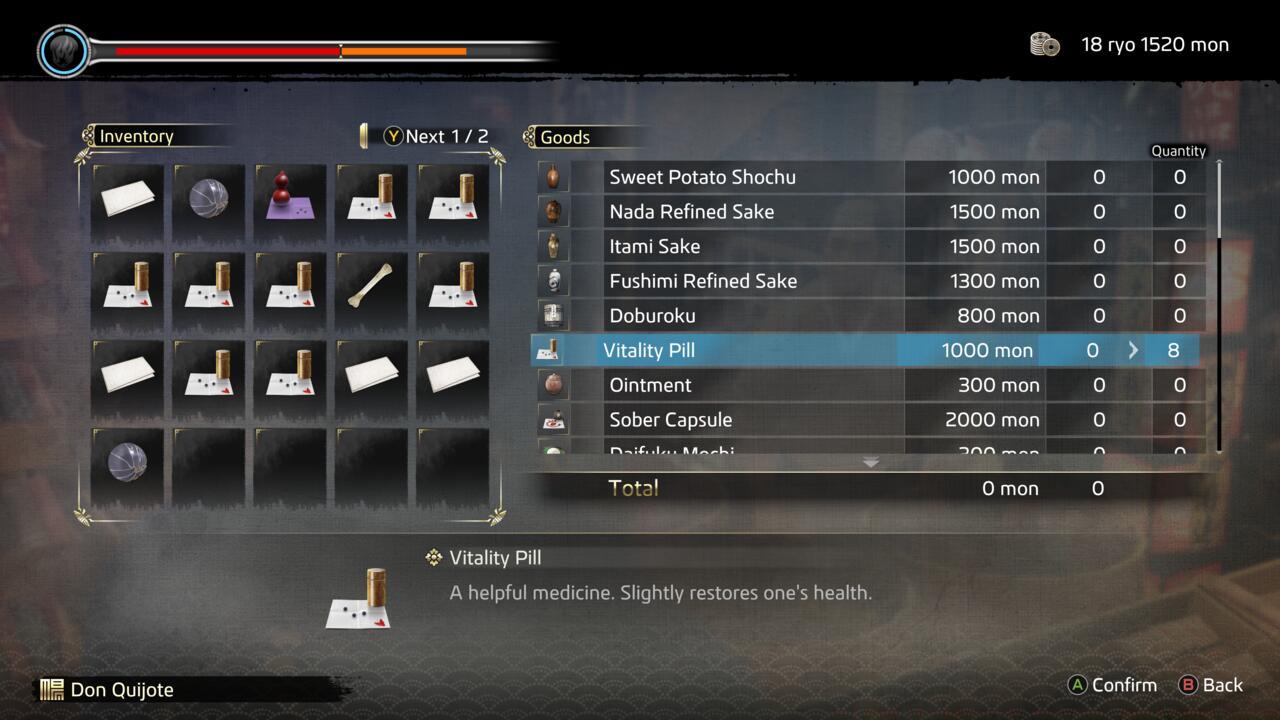
Task: Select the Sweet Potato Shochu jug icon
Action: (553, 177)
